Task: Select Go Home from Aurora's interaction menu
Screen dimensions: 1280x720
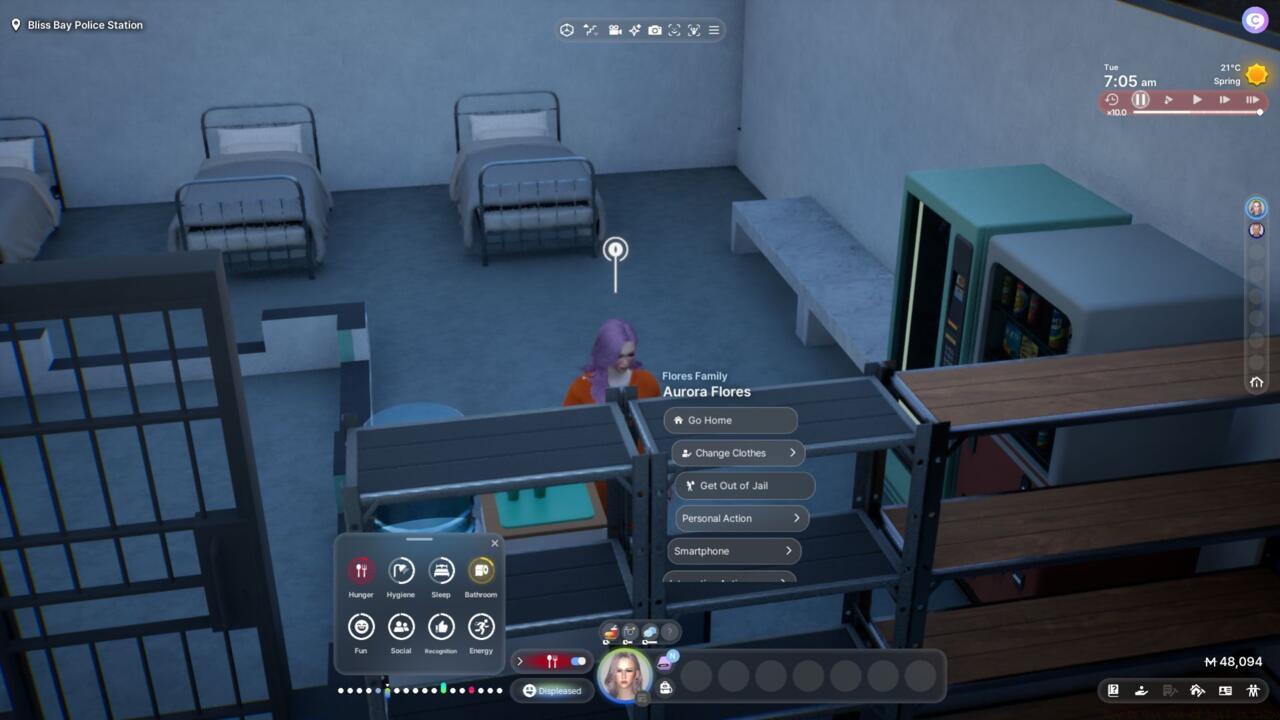Action: coord(730,420)
